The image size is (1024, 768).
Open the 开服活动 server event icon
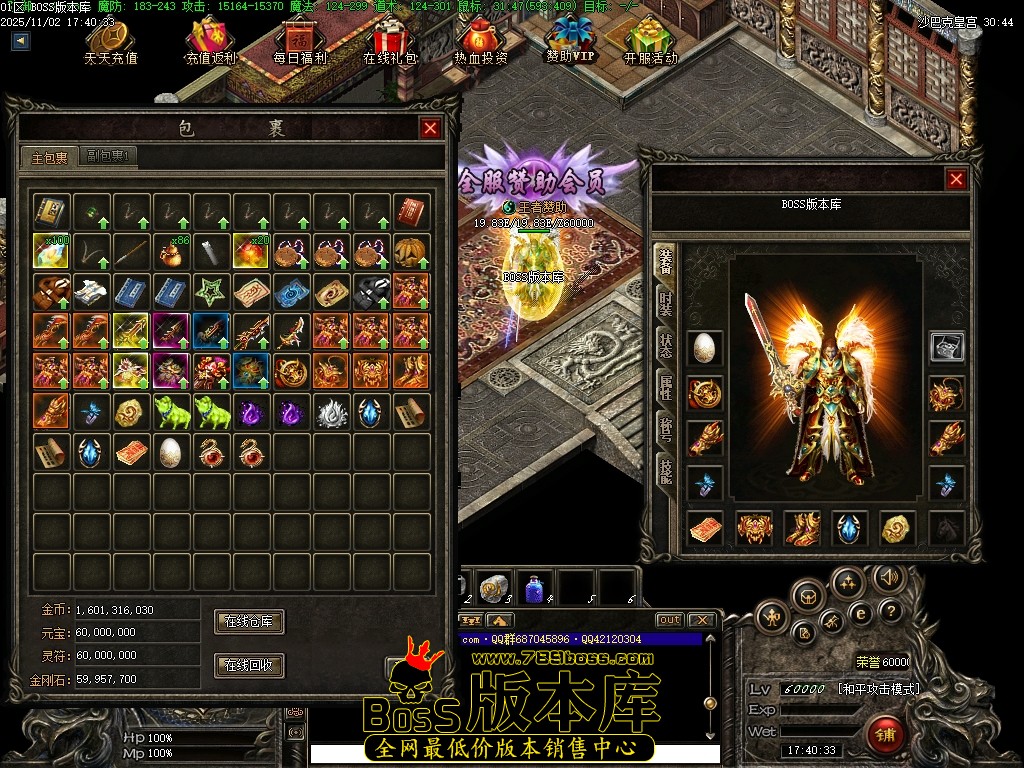[x=651, y=40]
